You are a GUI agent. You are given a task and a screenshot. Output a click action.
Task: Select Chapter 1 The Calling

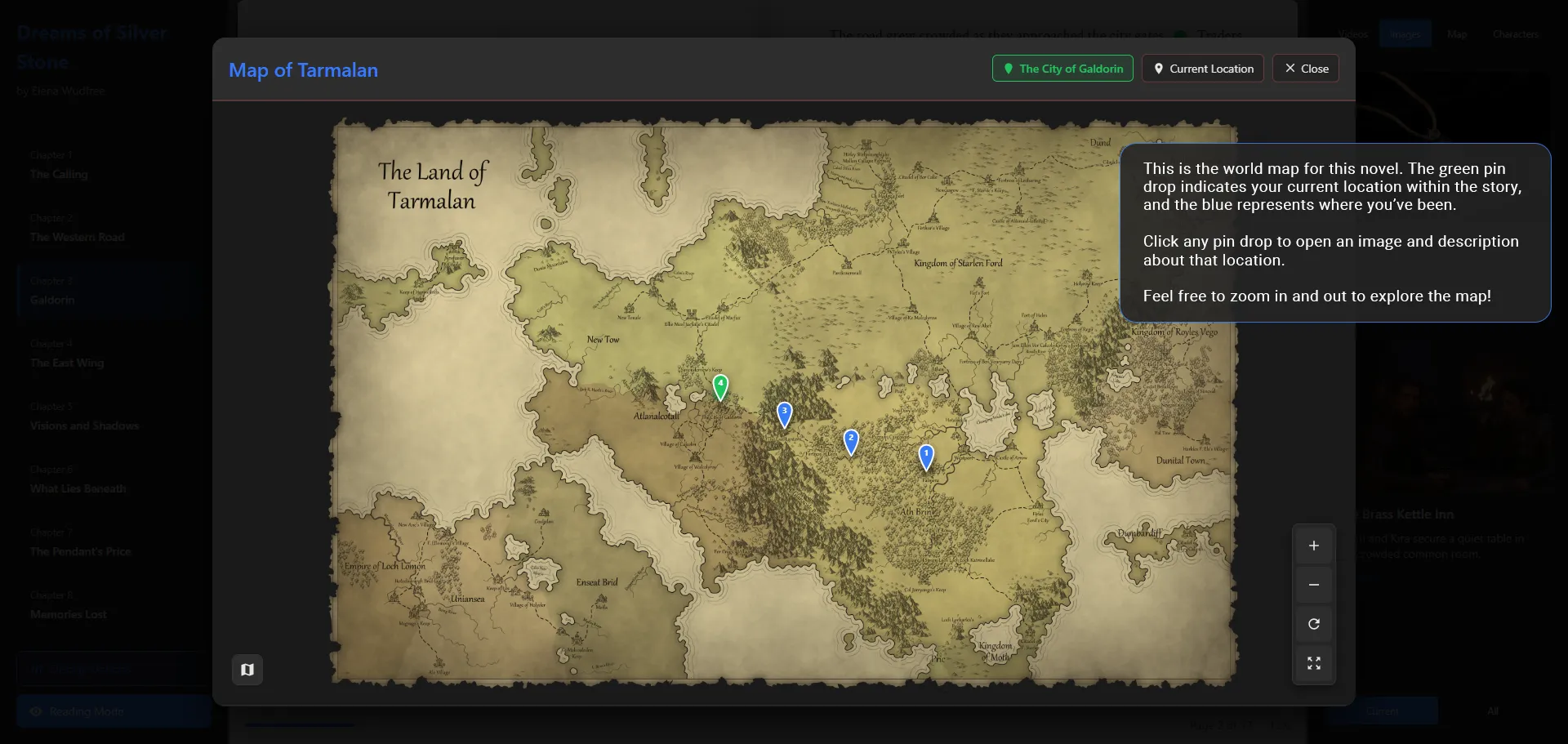(x=59, y=165)
